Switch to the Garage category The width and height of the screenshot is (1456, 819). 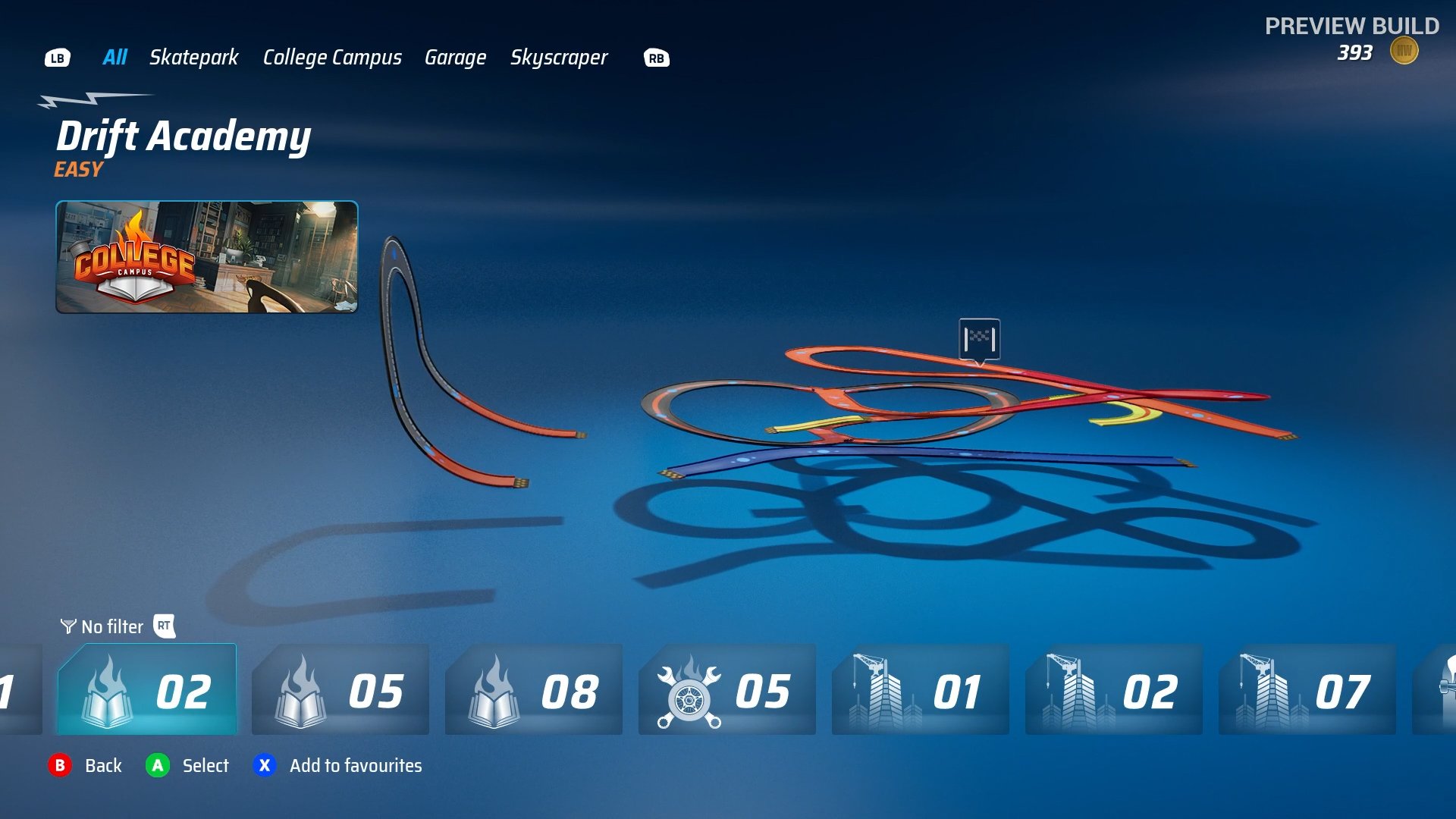coord(456,58)
